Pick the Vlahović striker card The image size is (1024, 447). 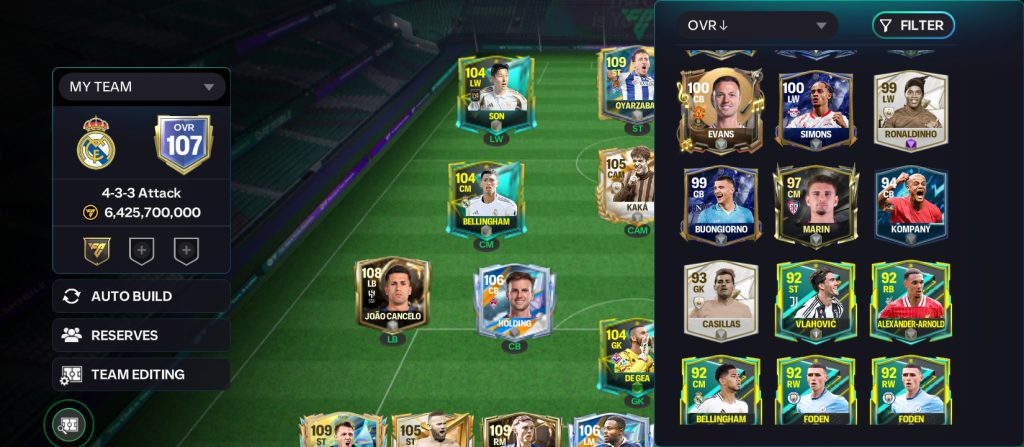815,299
